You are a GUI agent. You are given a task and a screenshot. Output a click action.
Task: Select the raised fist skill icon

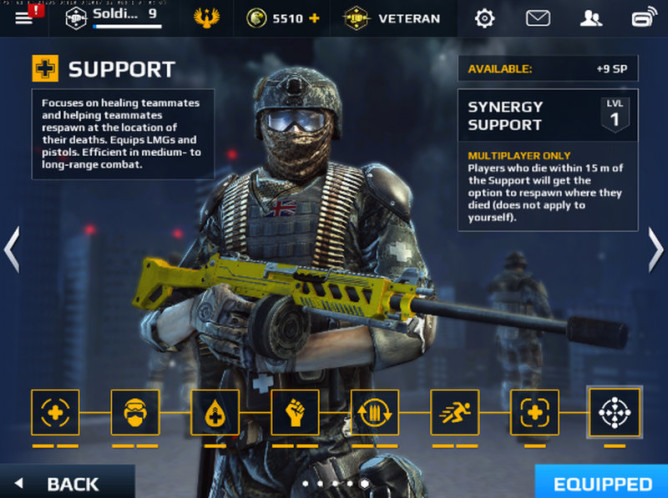click(295, 412)
